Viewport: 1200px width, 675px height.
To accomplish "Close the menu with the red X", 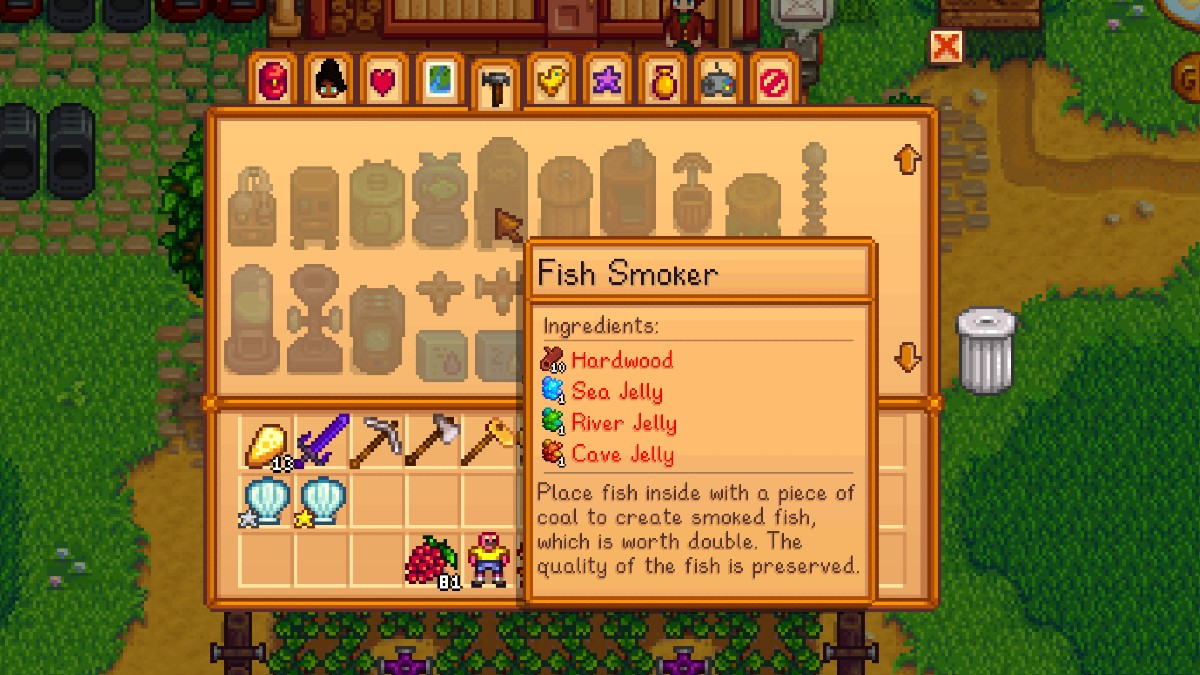I will tap(945, 46).
